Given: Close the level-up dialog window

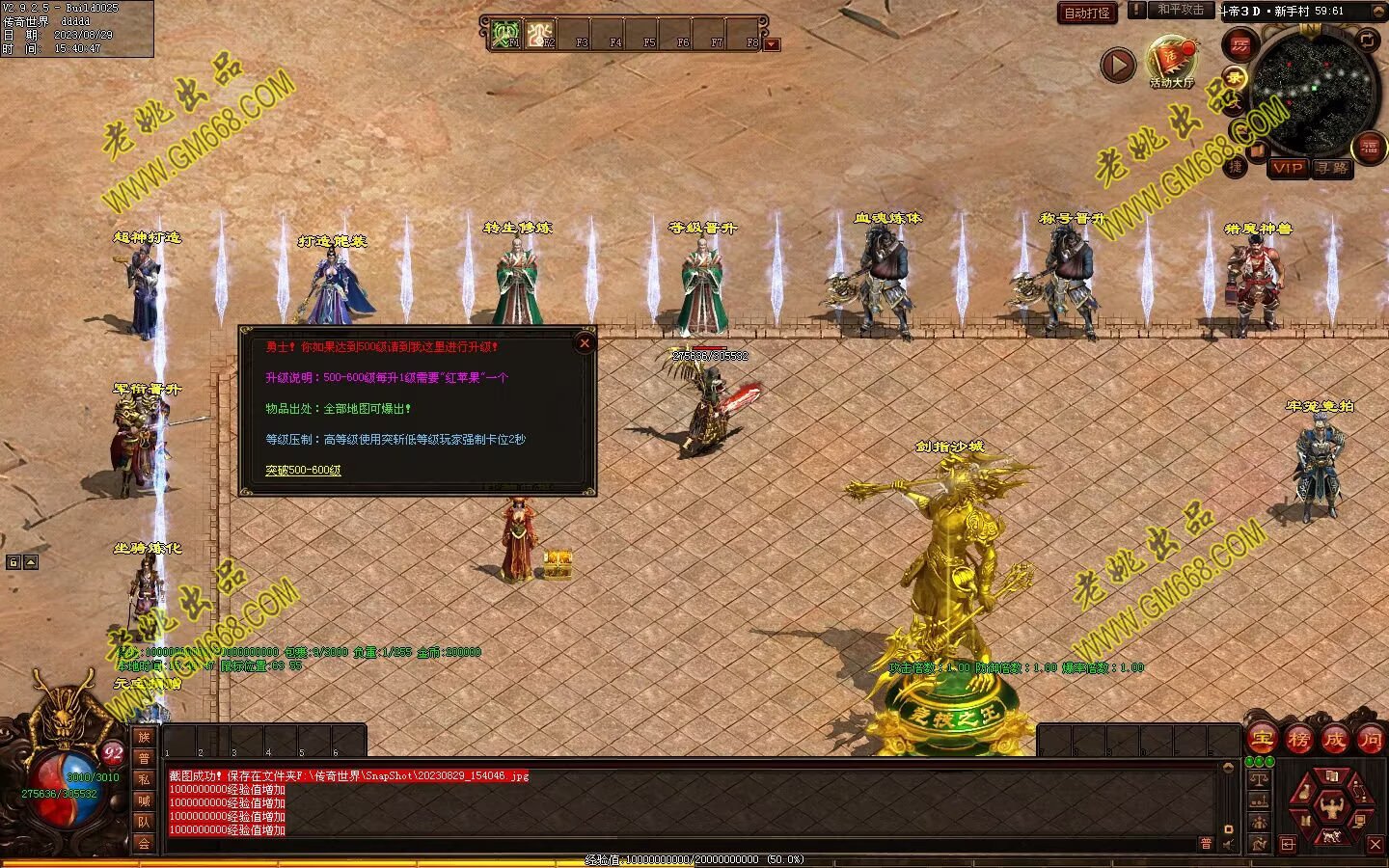Looking at the screenshot, I should pyautogui.click(x=584, y=342).
